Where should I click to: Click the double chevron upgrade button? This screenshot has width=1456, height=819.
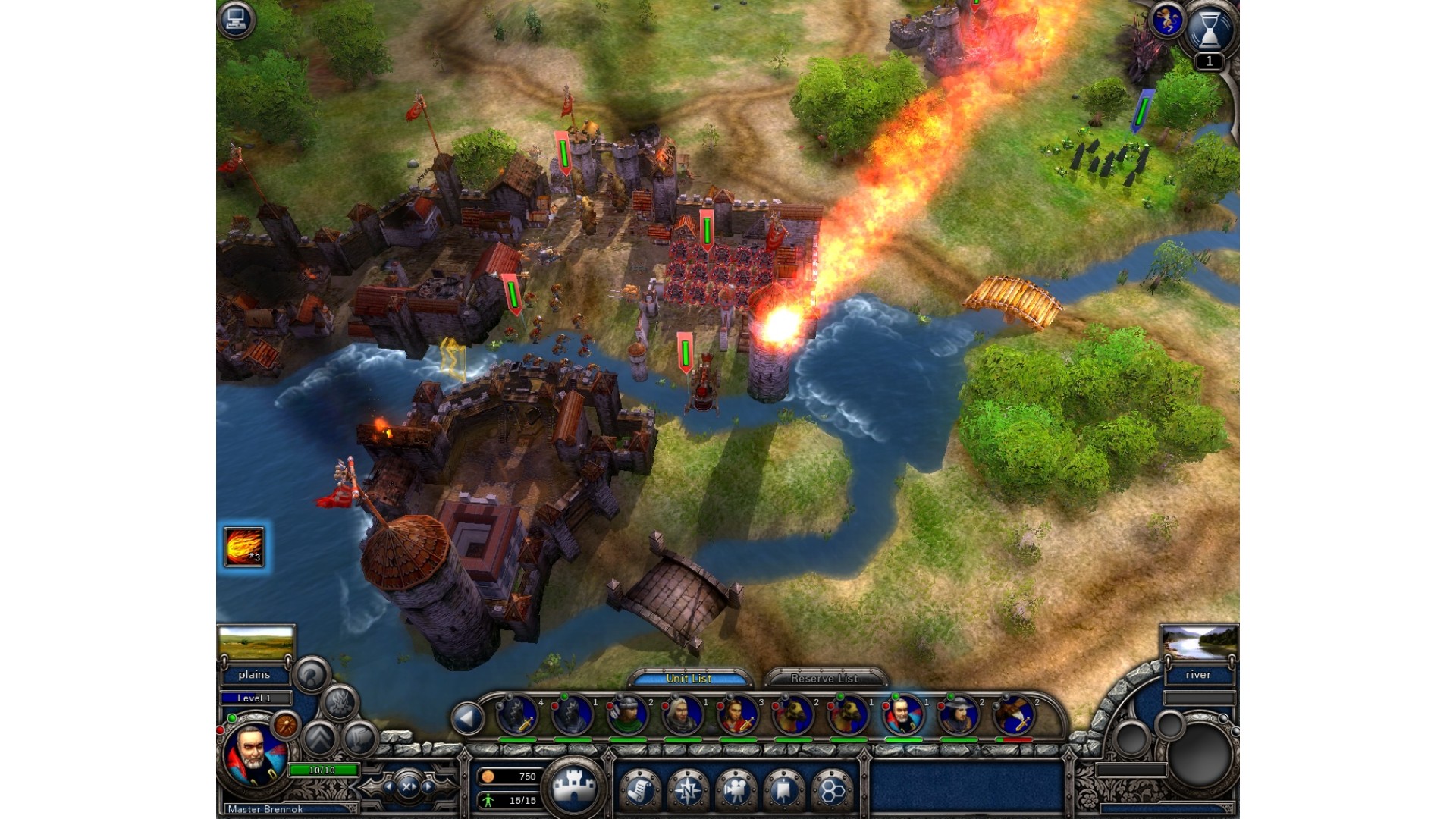(x=321, y=737)
